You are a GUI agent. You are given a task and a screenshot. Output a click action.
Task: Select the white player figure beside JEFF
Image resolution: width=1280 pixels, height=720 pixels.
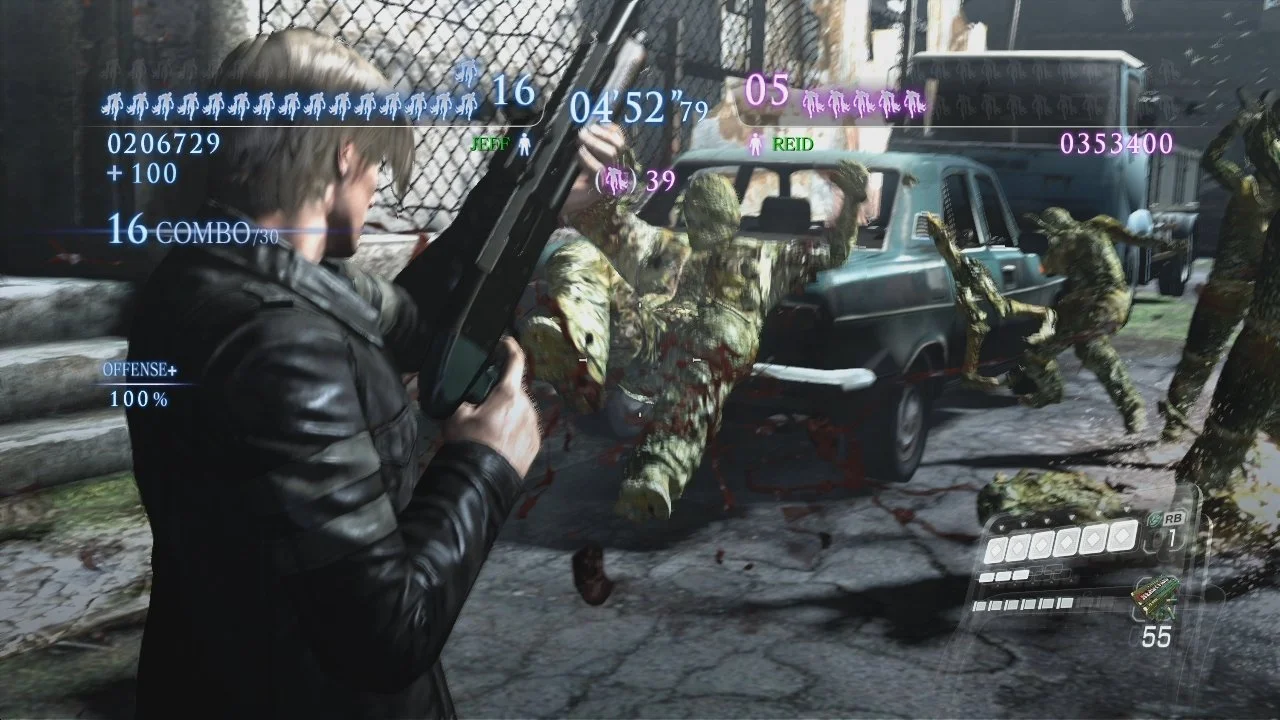pos(524,144)
